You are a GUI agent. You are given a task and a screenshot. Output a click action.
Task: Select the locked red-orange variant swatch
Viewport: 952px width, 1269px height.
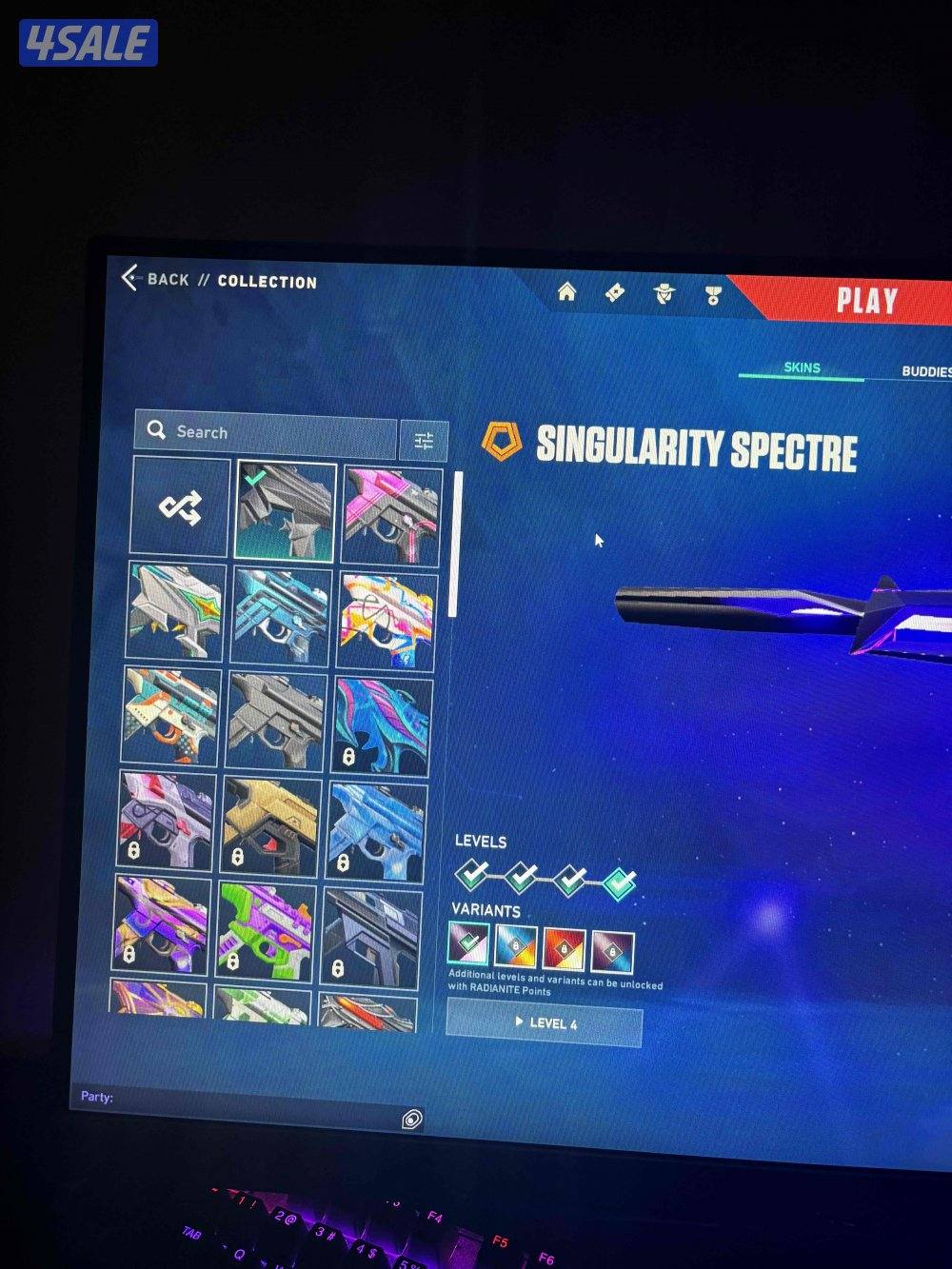[x=564, y=948]
